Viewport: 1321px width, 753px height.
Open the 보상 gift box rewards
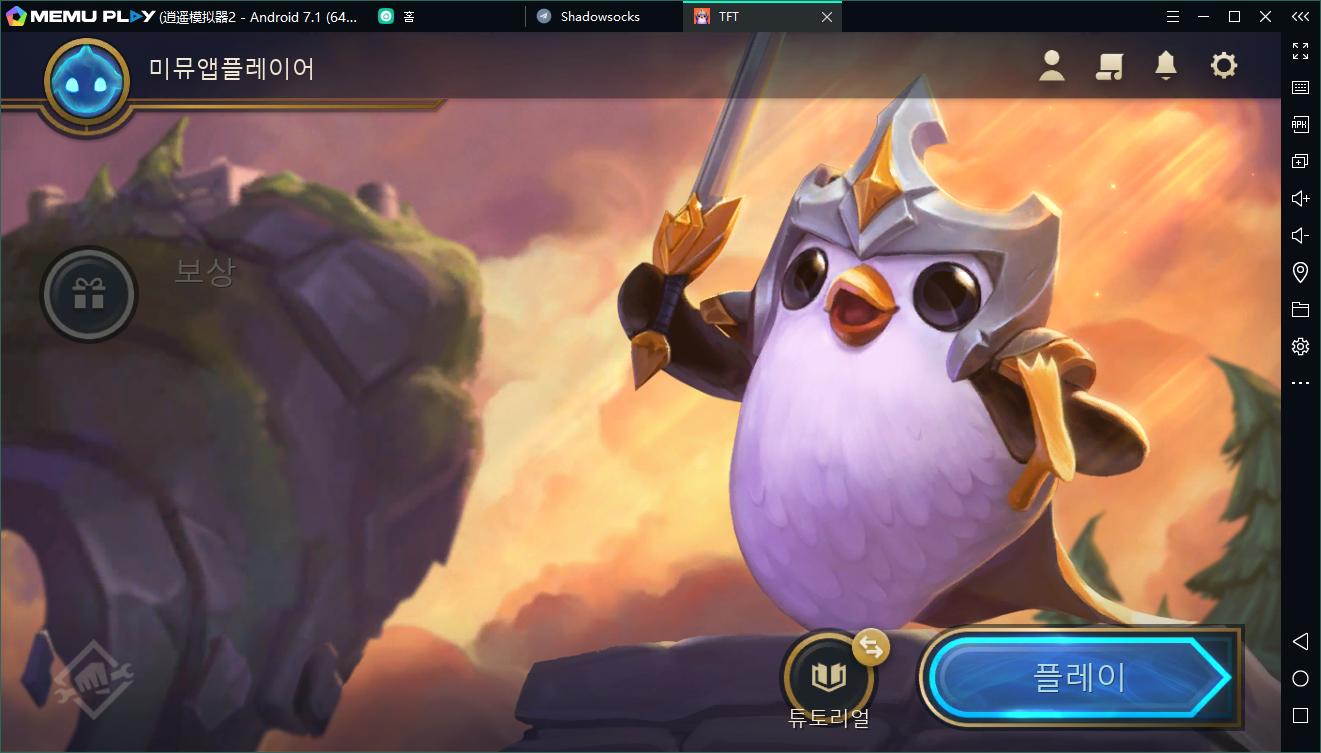[89, 295]
